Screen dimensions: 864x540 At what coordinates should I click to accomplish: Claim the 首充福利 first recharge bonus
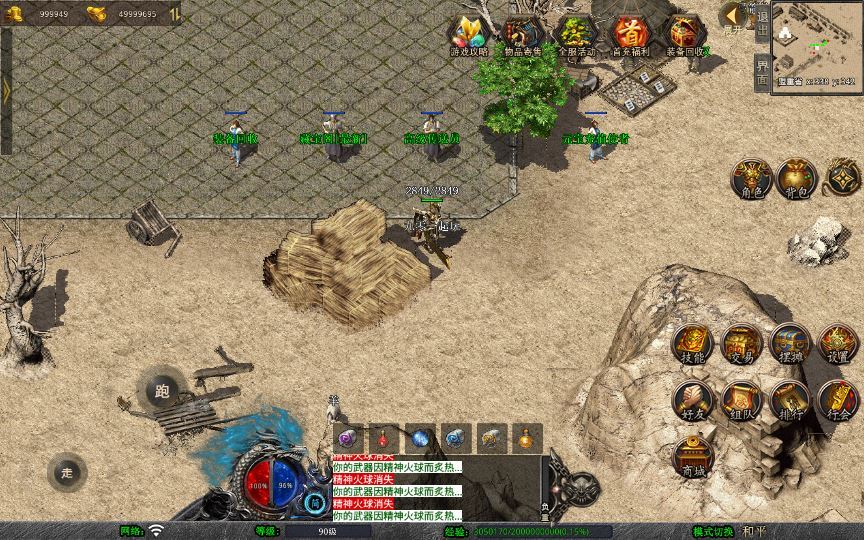[630, 36]
